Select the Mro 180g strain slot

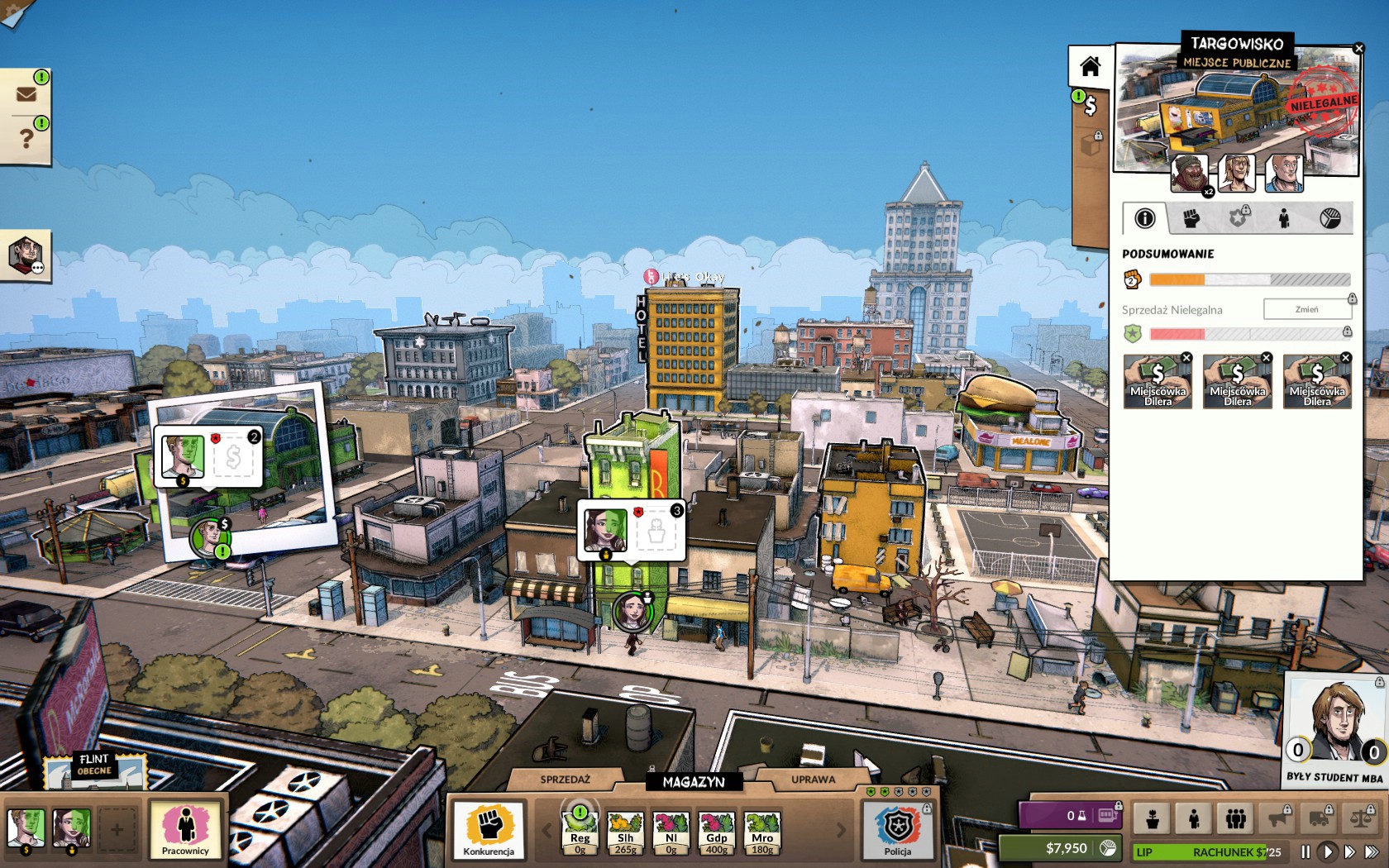(x=761, y=832)
